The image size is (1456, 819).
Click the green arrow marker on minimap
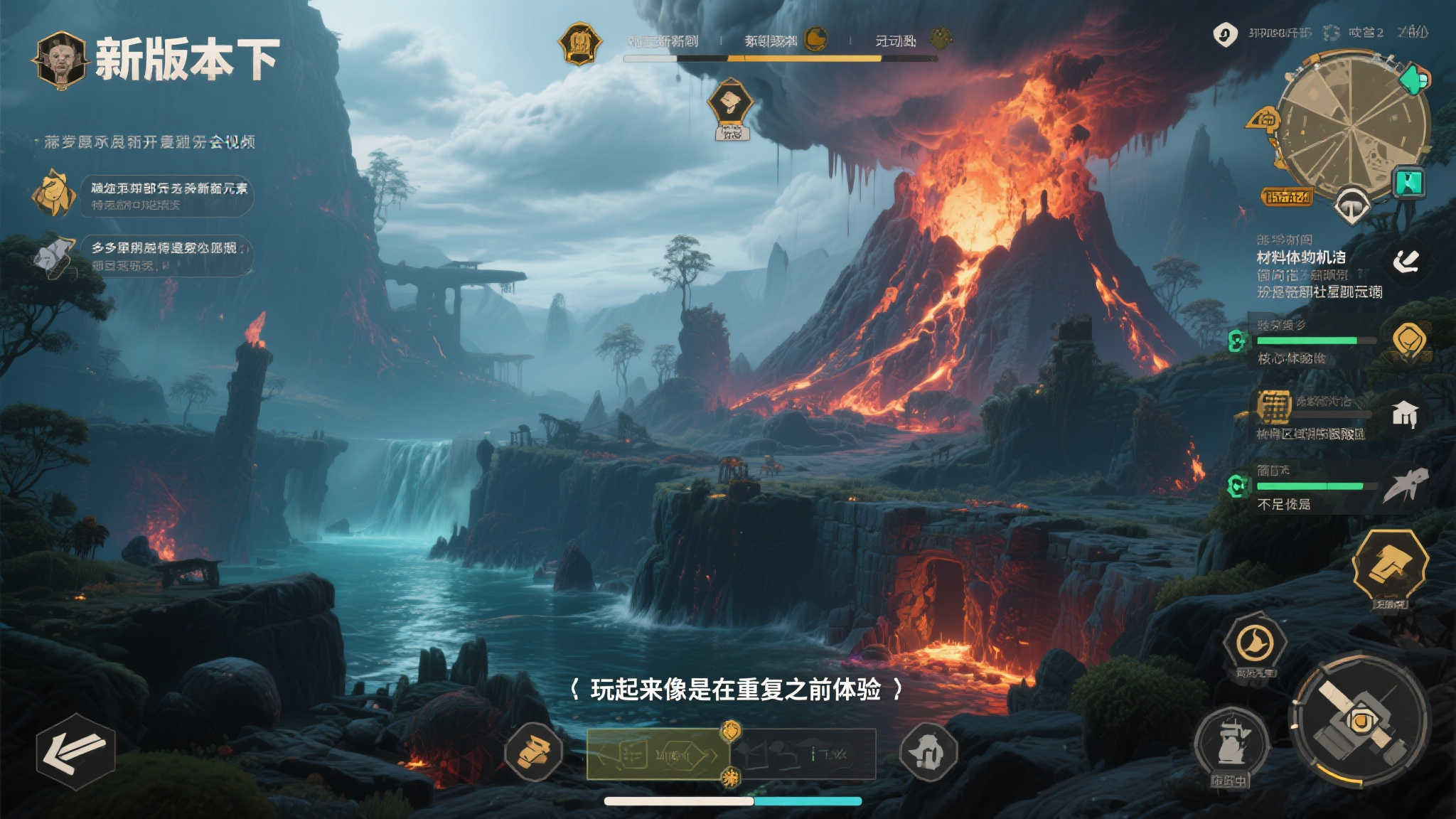[x=1414, y=79]
